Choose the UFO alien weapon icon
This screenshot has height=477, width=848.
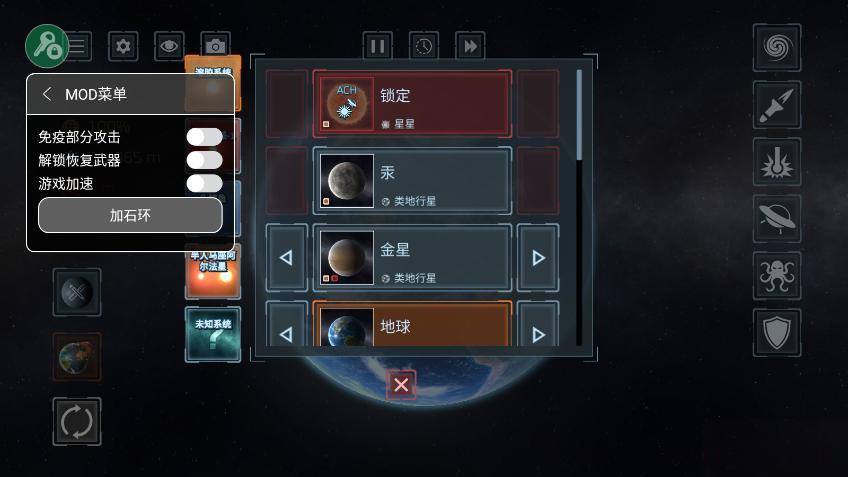pos(776,218)
